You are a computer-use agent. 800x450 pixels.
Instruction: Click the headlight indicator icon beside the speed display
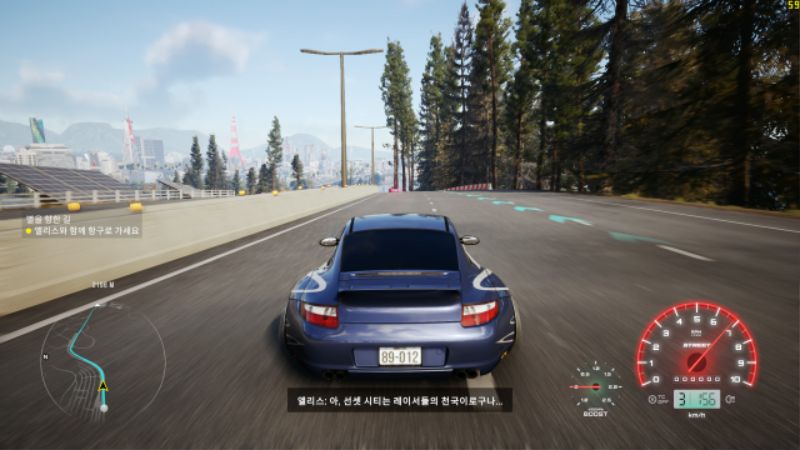(x=731, y=399)
